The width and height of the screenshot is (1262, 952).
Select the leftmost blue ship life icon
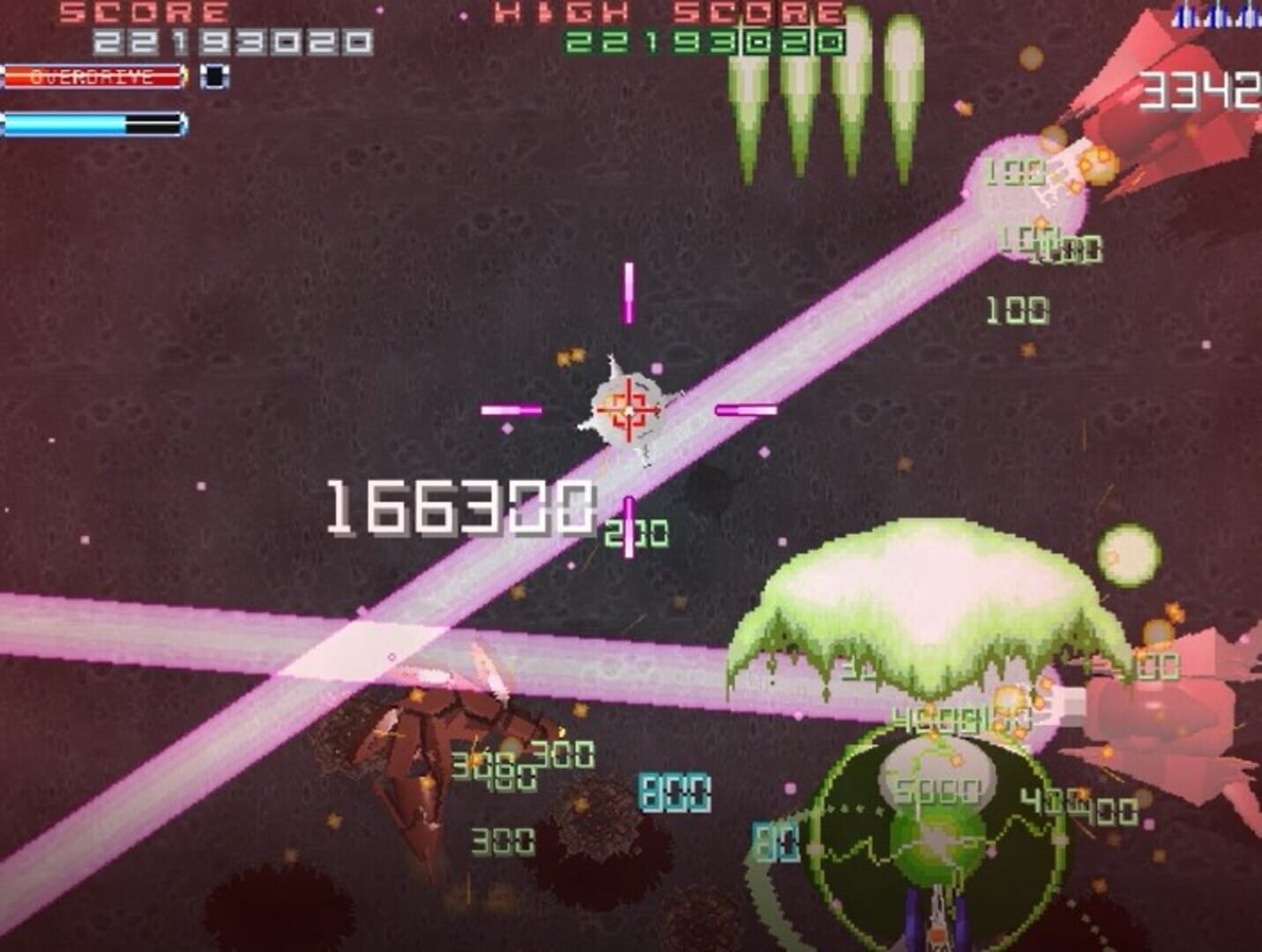coord(1180,16)
